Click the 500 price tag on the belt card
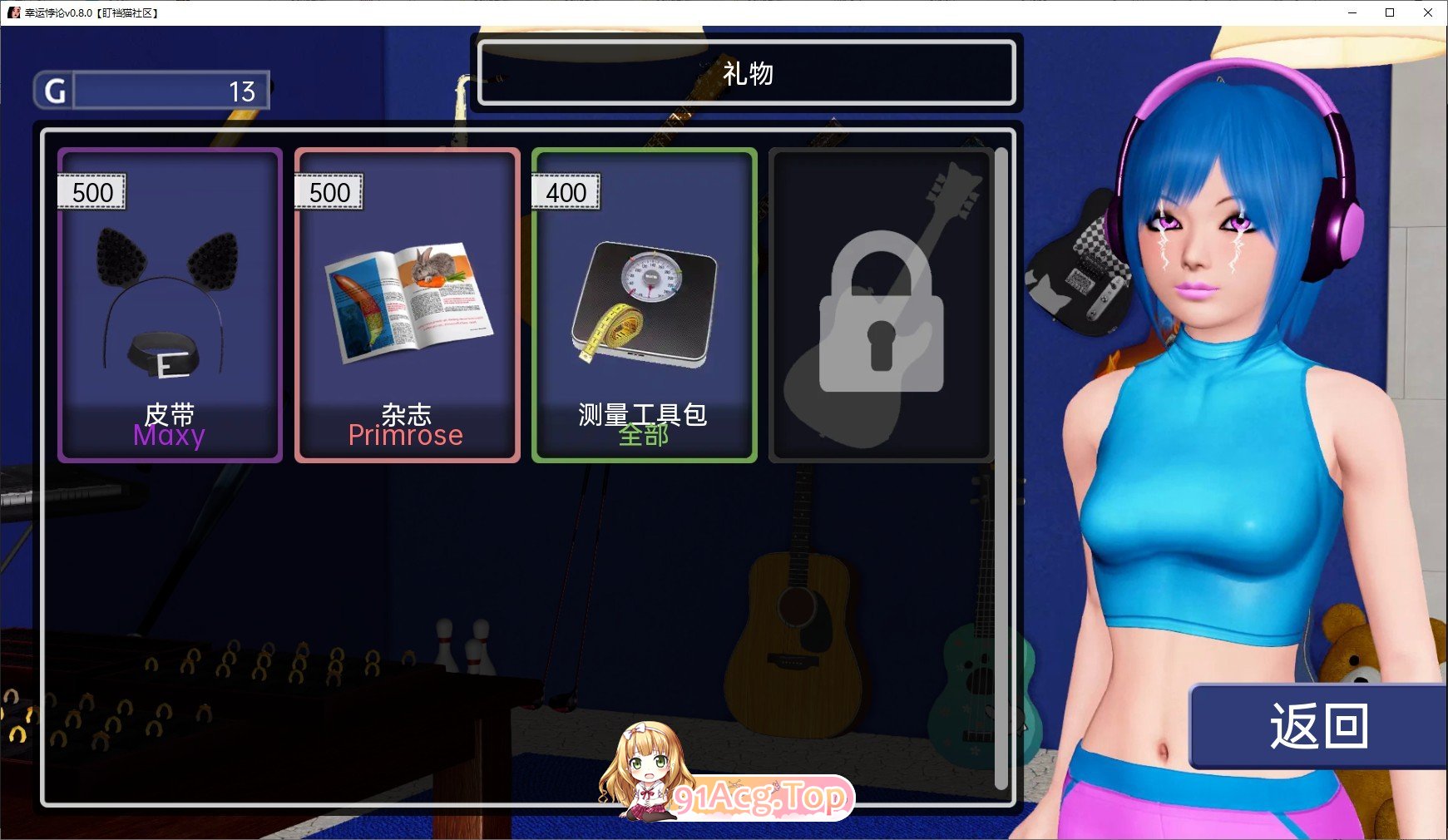Screen dimensions: 1448x840 [91, 191]
